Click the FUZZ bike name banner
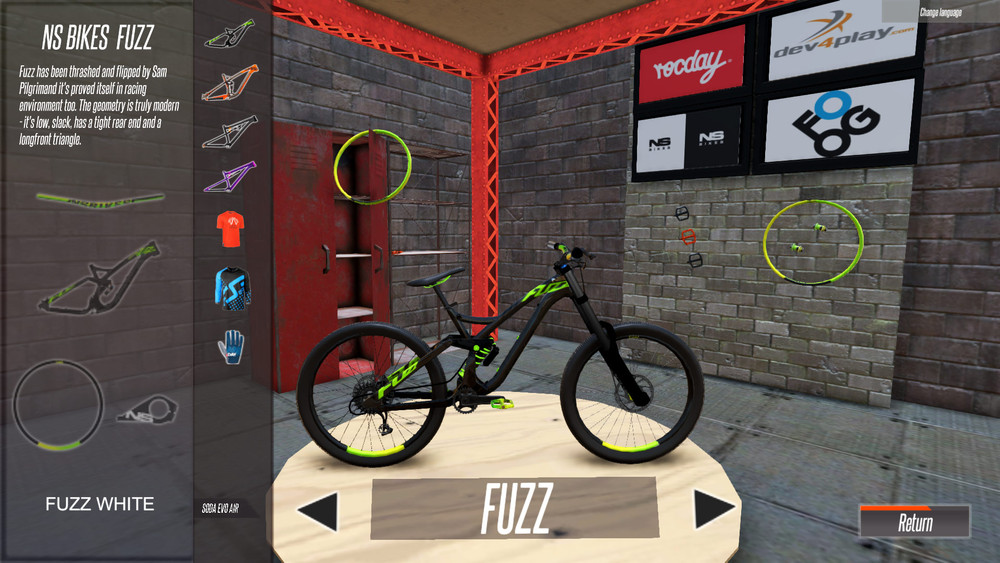1000x563 pixels. [515, 508]
